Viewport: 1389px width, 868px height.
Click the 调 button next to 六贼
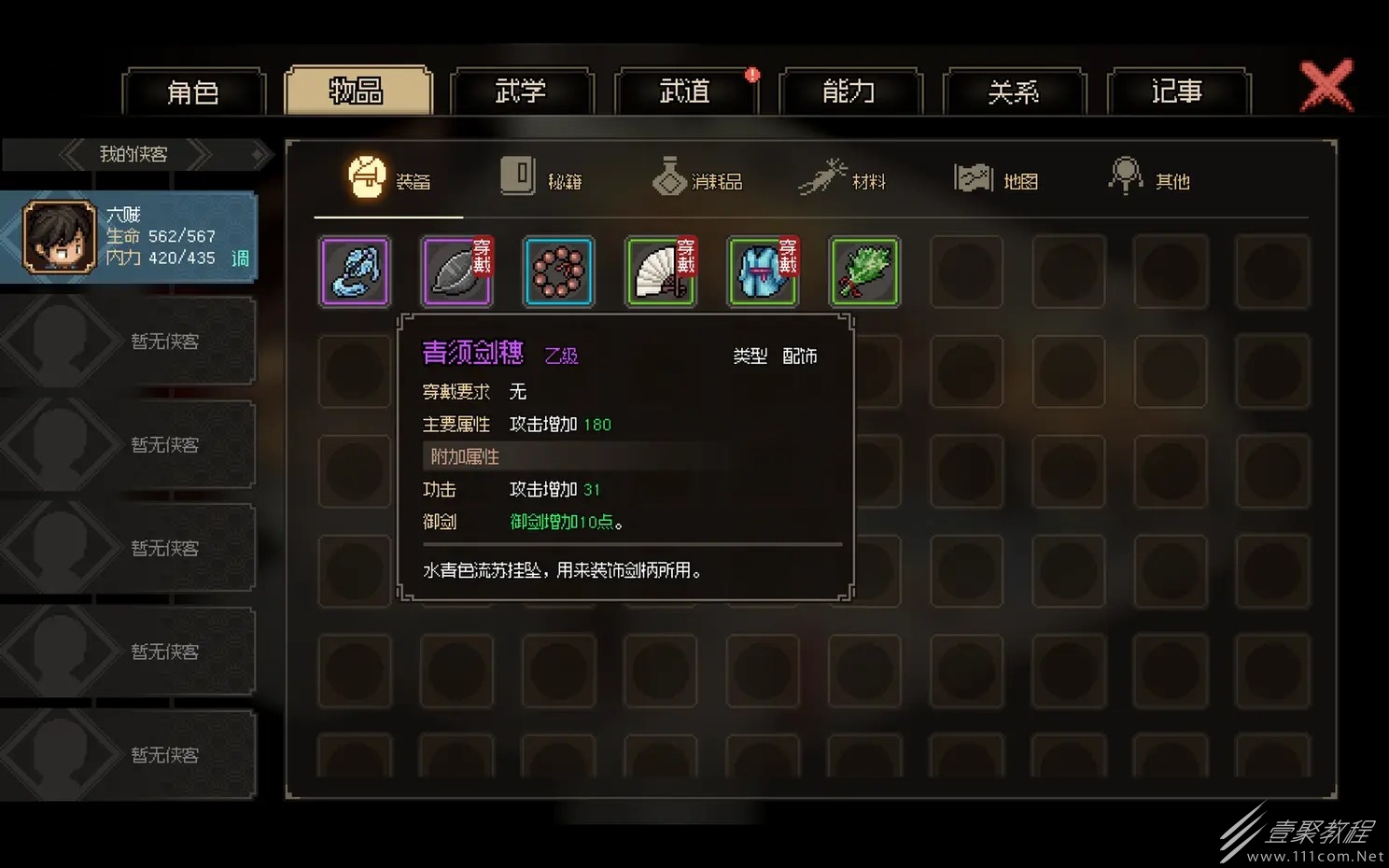[240, 259]
